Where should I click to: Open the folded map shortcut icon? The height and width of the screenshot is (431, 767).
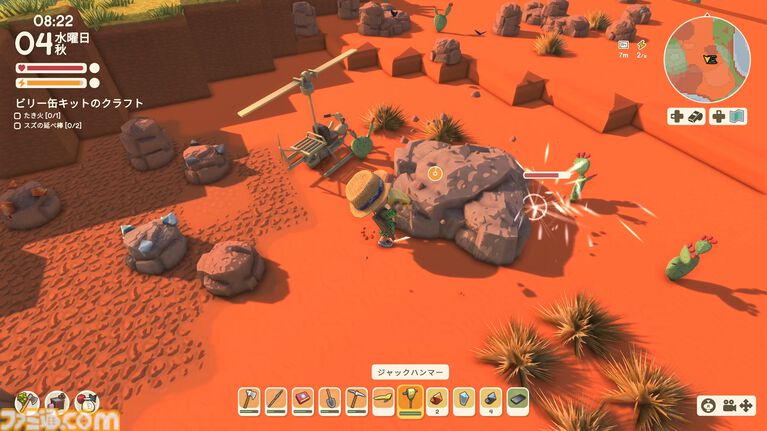737,116
